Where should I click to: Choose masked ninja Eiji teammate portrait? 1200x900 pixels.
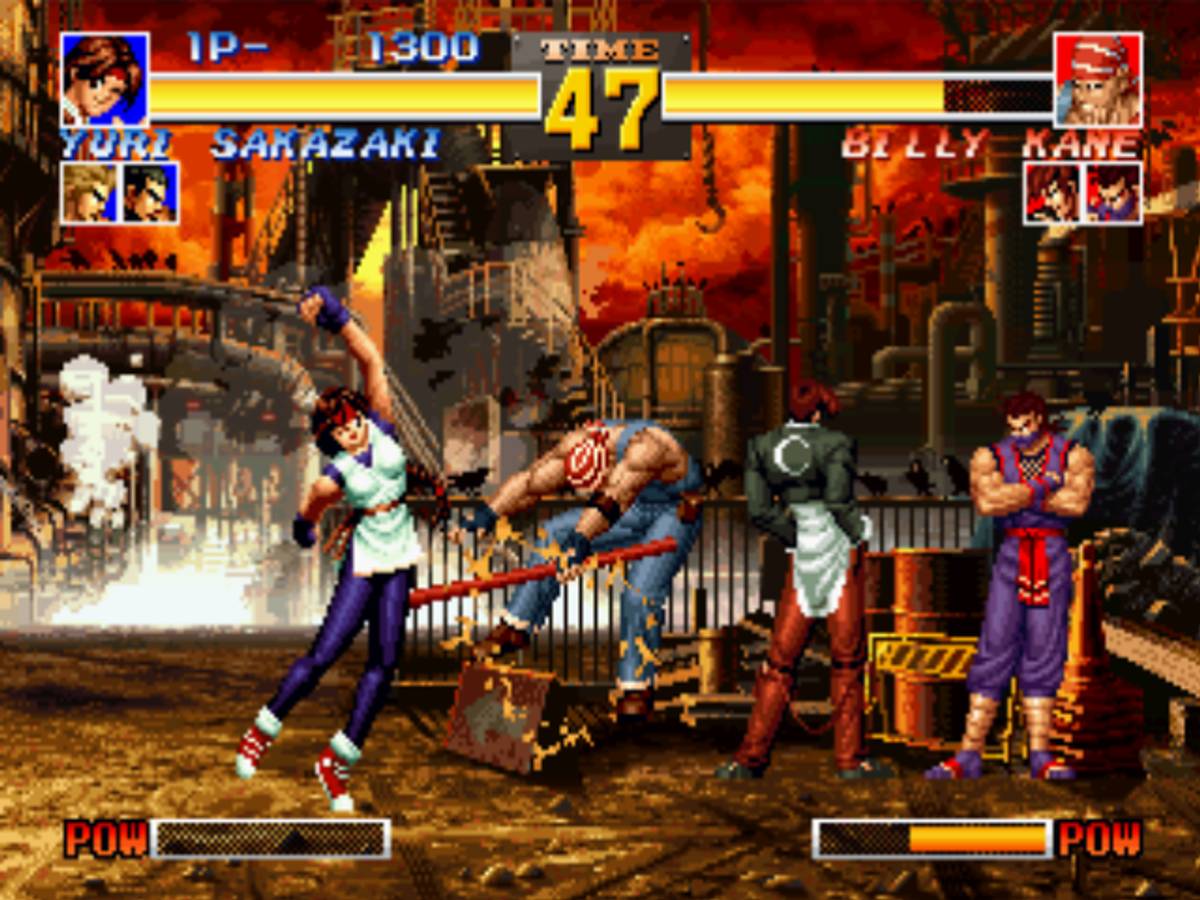(x=1113, y=193)
